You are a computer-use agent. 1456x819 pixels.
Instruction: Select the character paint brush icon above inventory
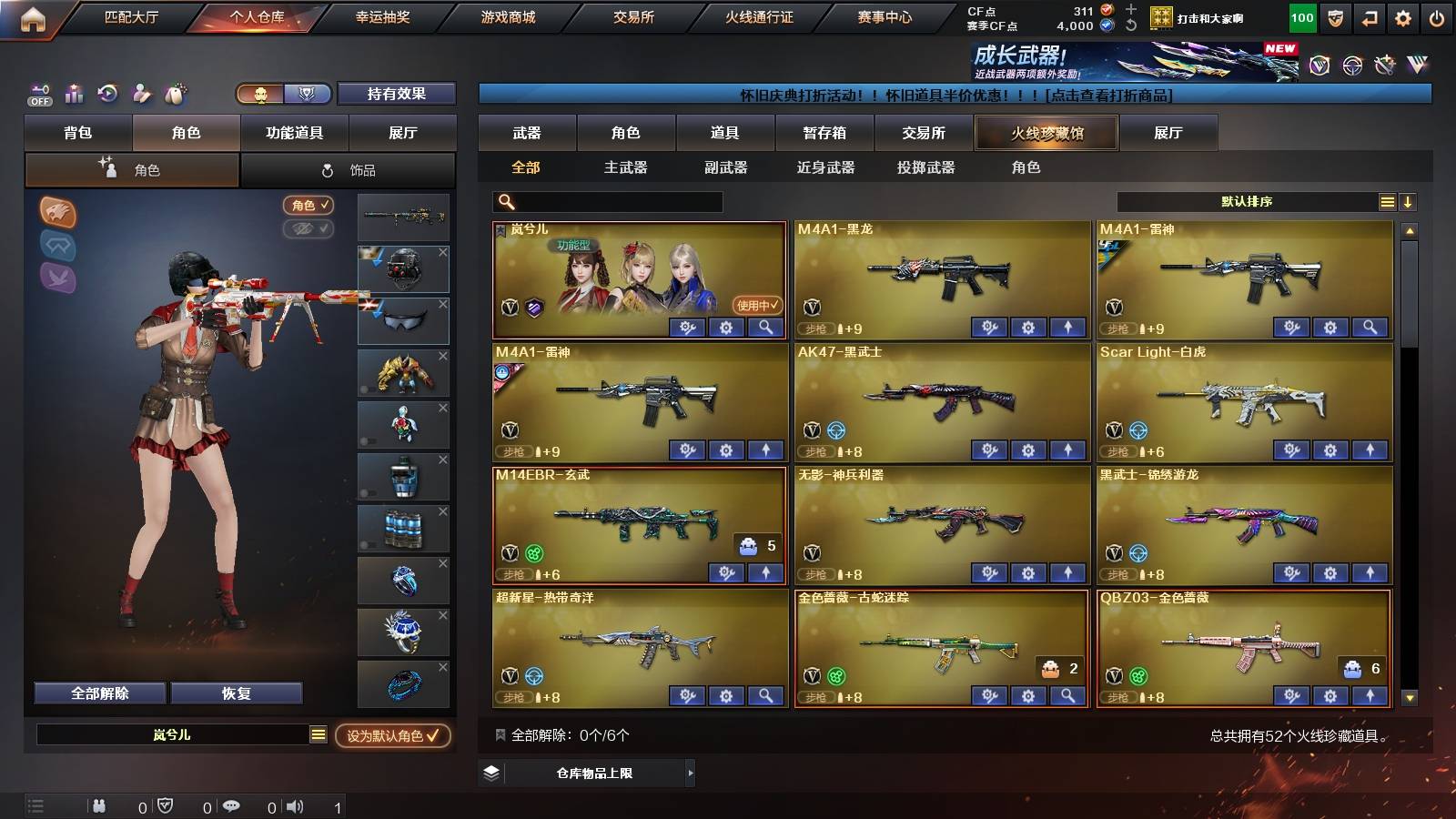click(x=141, y=94)
